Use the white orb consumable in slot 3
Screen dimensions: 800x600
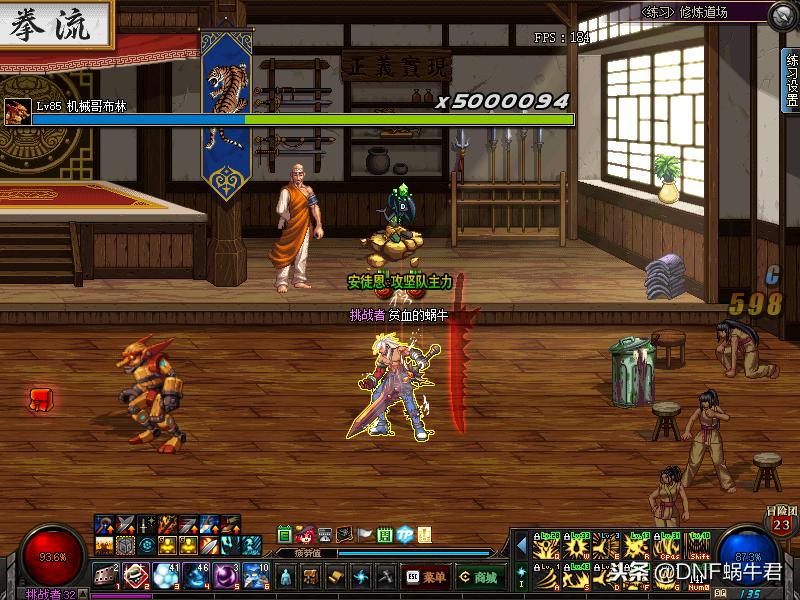click(166, 575)
